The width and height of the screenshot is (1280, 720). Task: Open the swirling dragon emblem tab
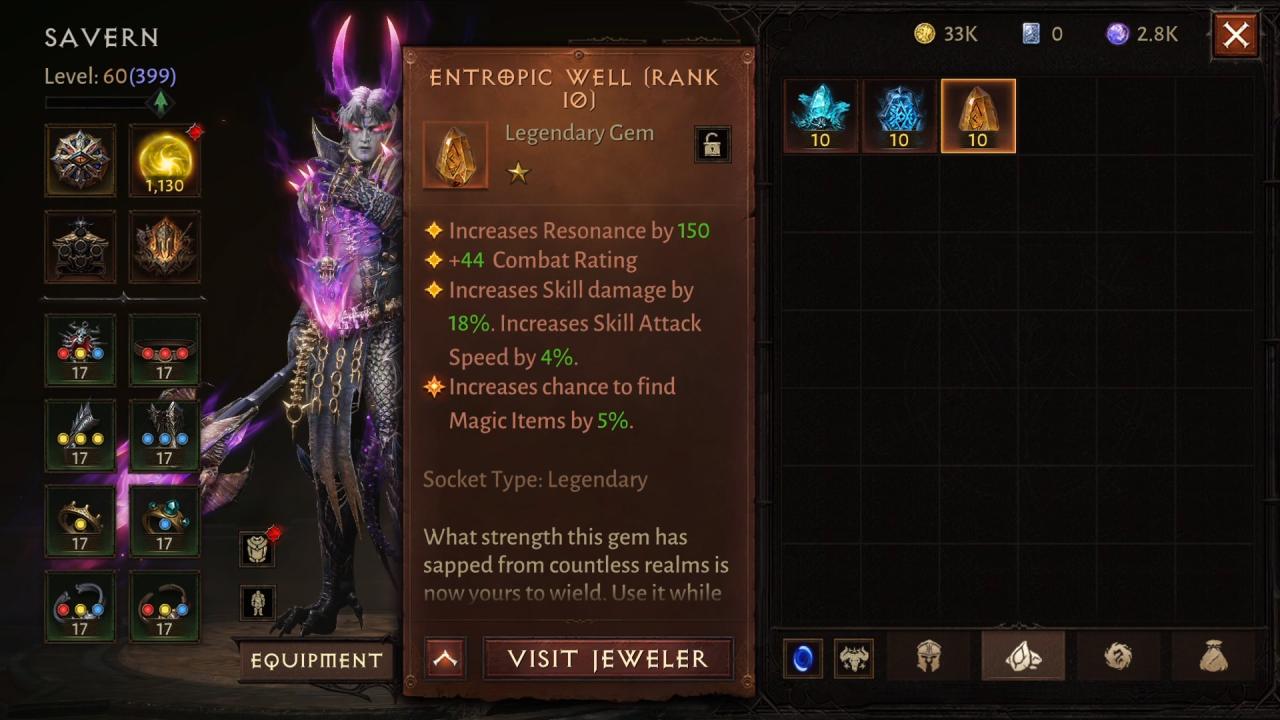(1118, 657)
